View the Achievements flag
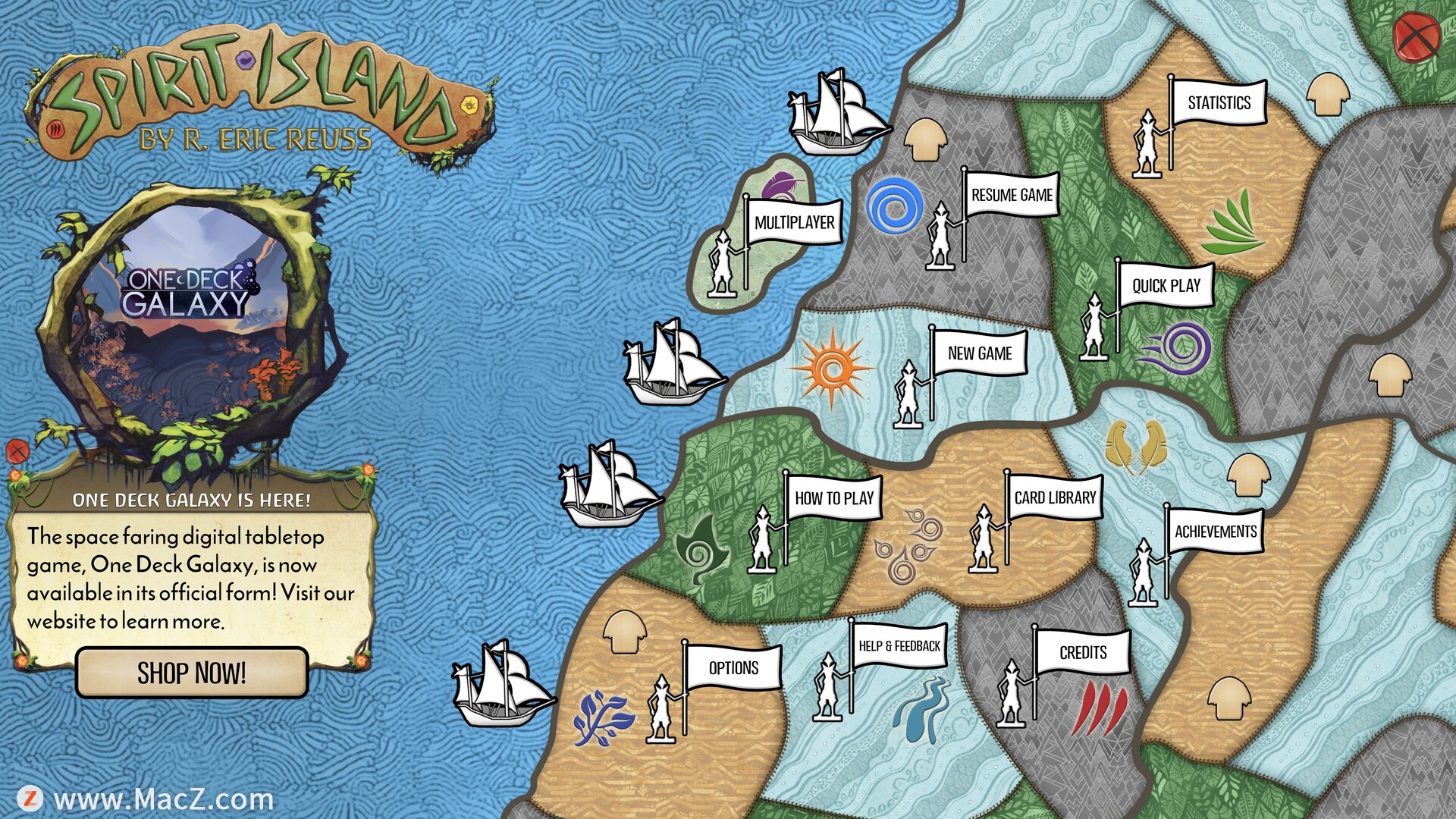The width and height of the screenshot is (1456, 819). 1215,532
